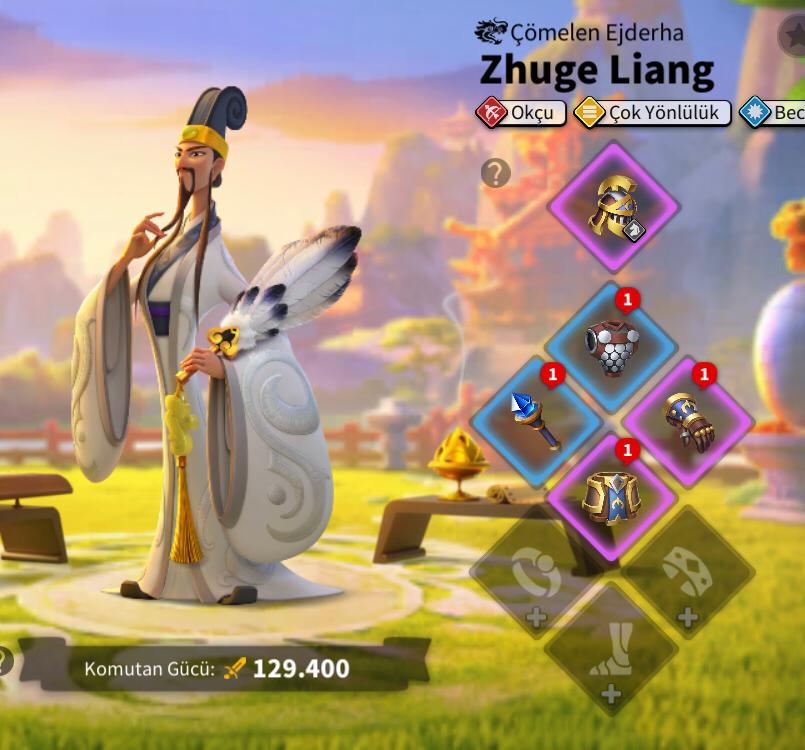Click the question mark help icon near equipment
805x750 pixels.
495,173
